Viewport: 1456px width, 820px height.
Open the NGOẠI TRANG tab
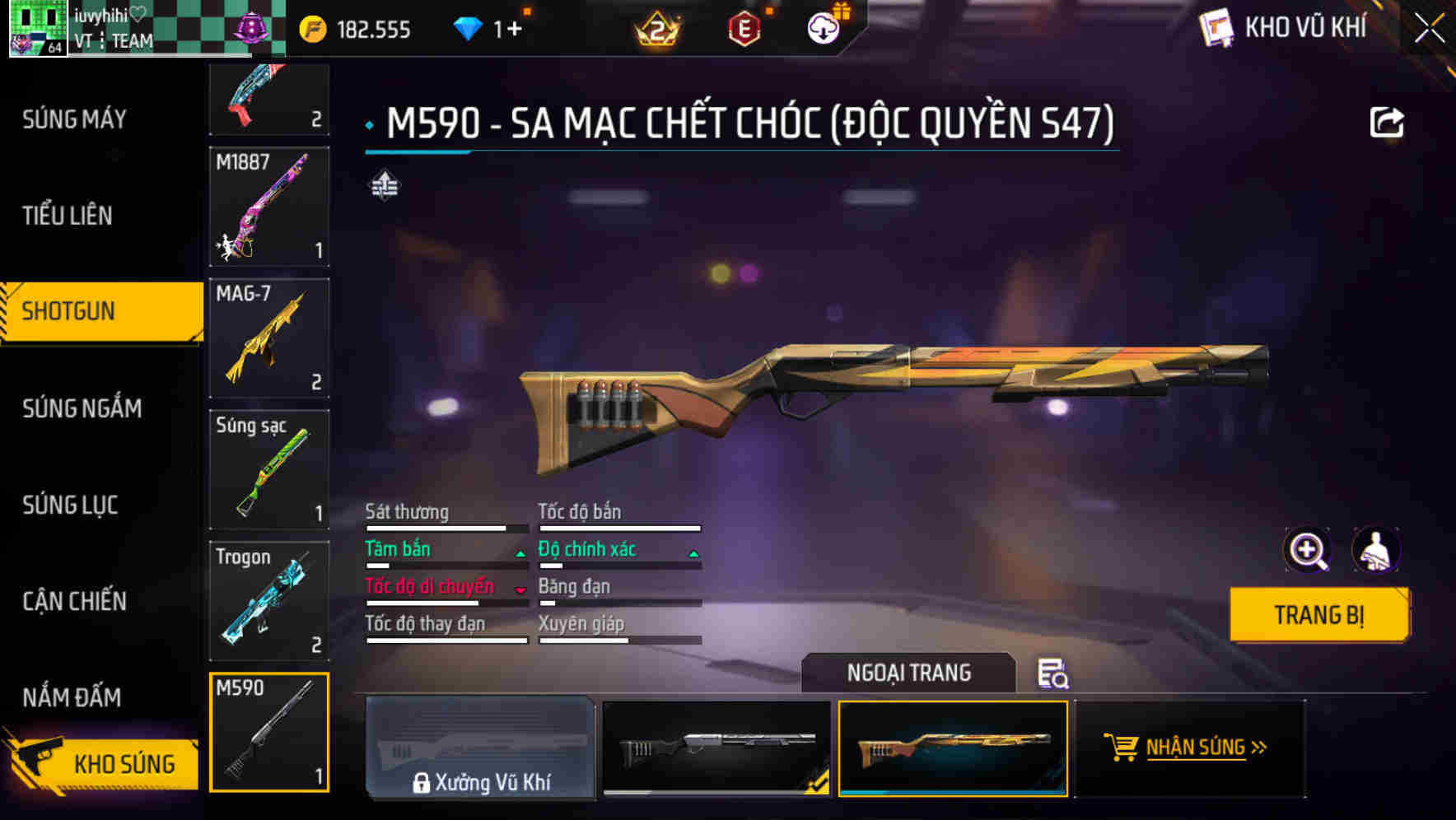[x=906, y=673]
